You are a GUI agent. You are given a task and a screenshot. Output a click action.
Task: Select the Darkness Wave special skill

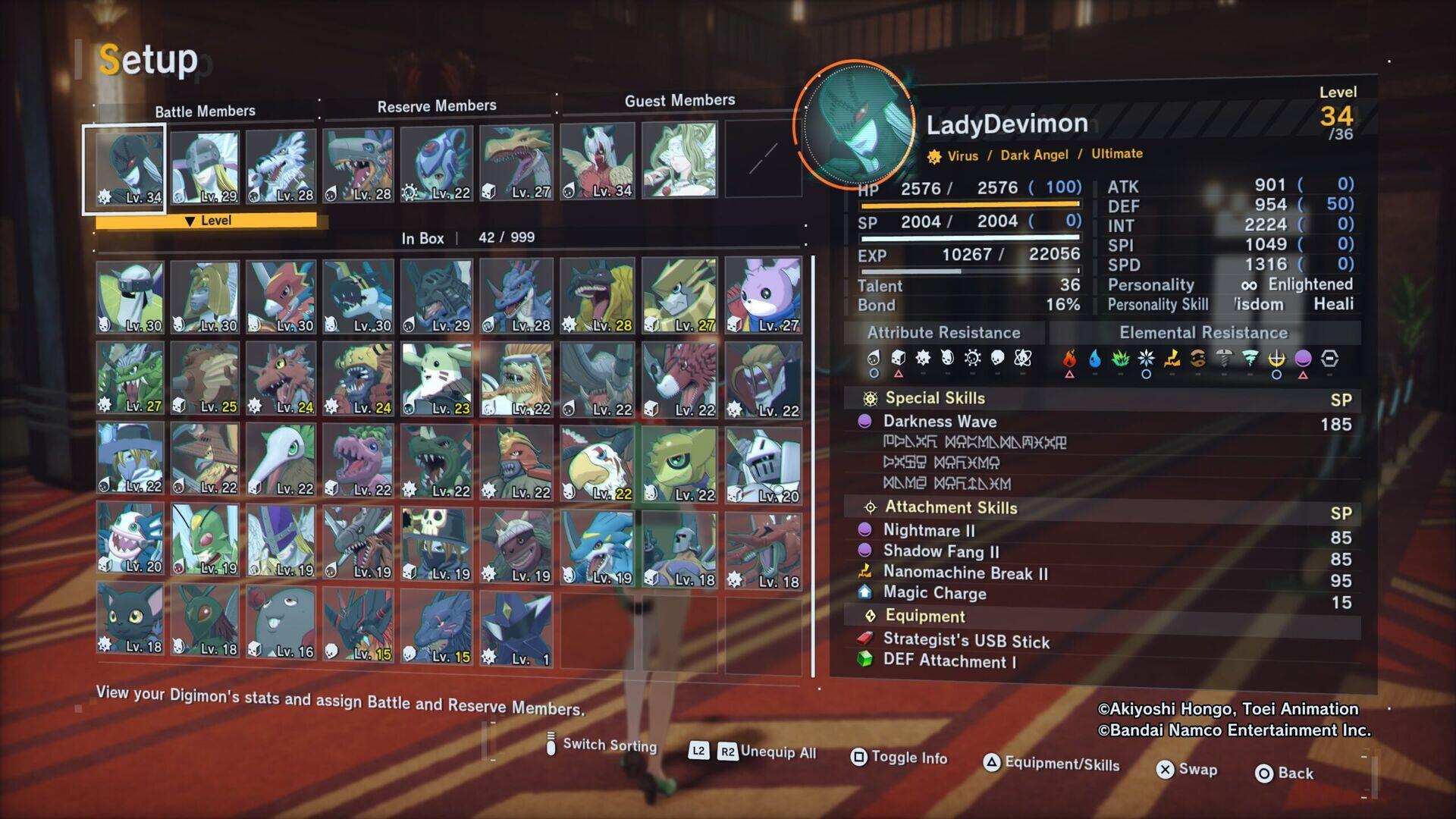940,422
